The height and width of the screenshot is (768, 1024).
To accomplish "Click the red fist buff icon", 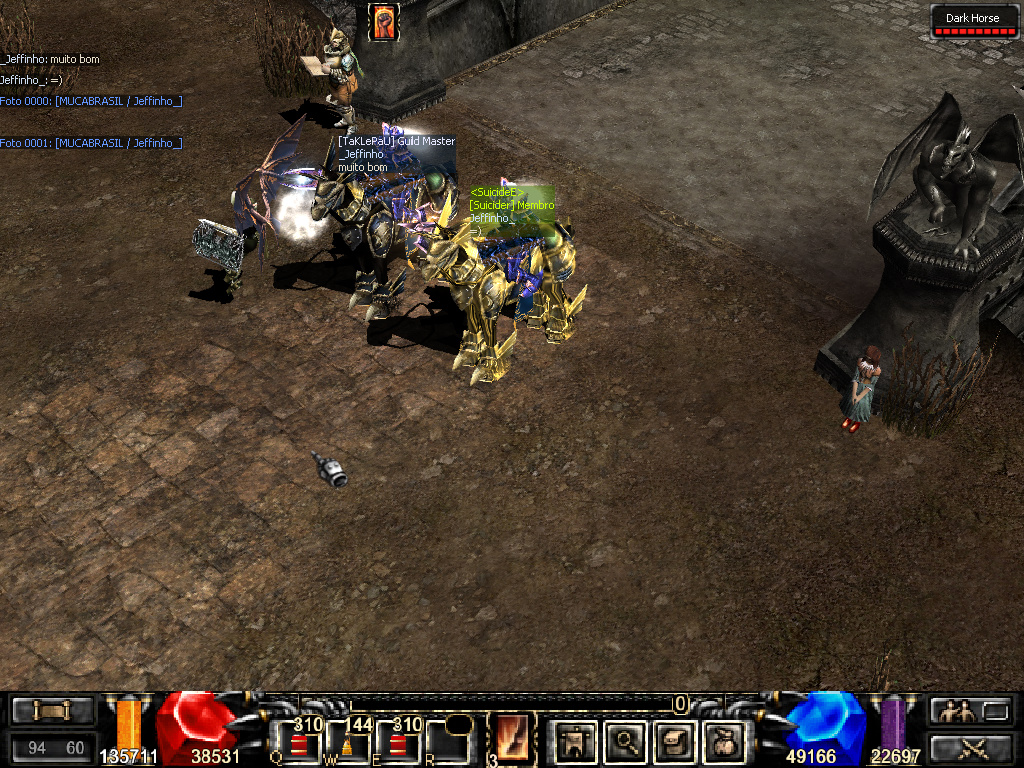I will (x=384, y=22).
